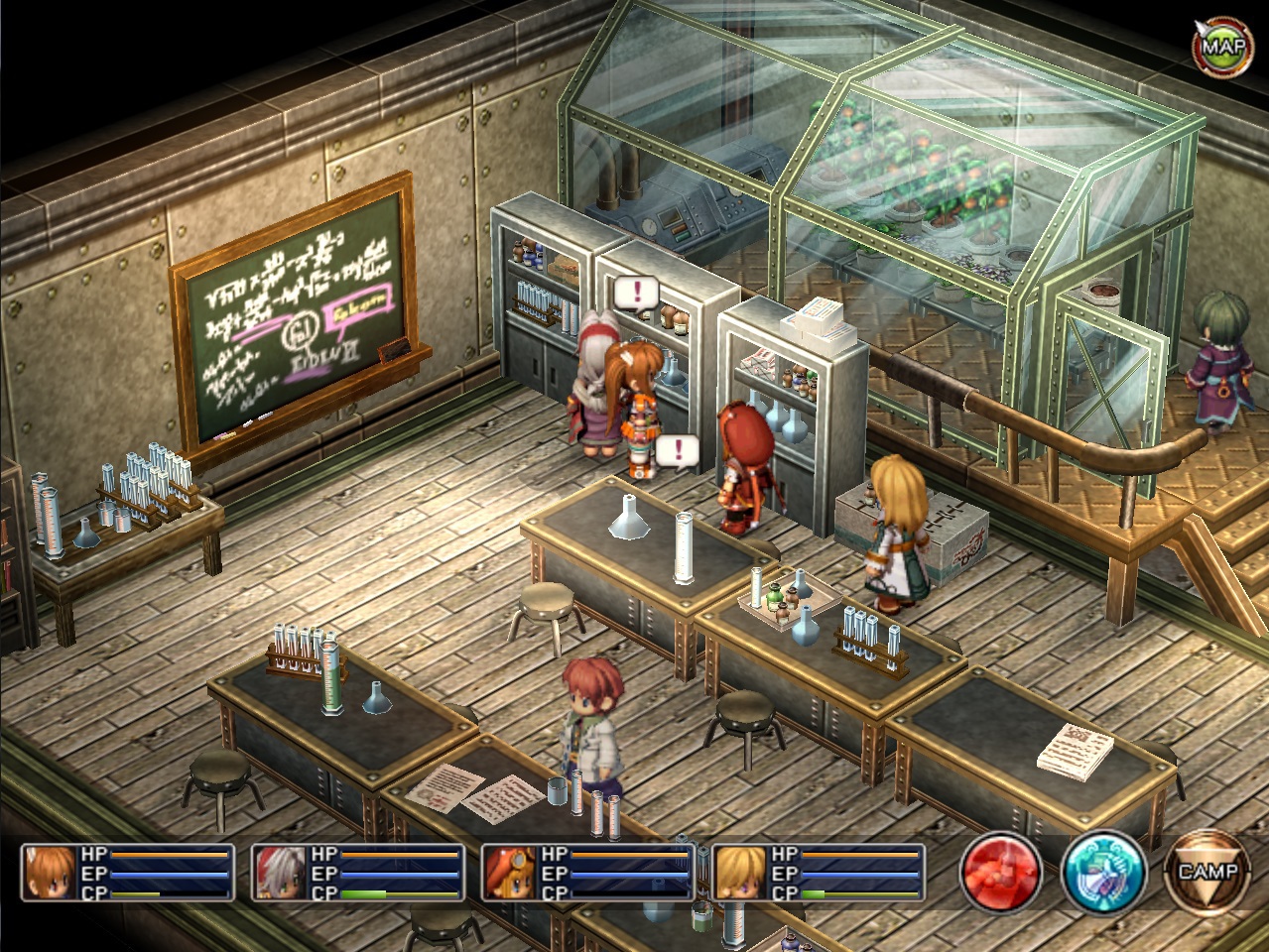Select the brown-haired girl's party portrait
1269x952 pixels.
pos(48,873)
